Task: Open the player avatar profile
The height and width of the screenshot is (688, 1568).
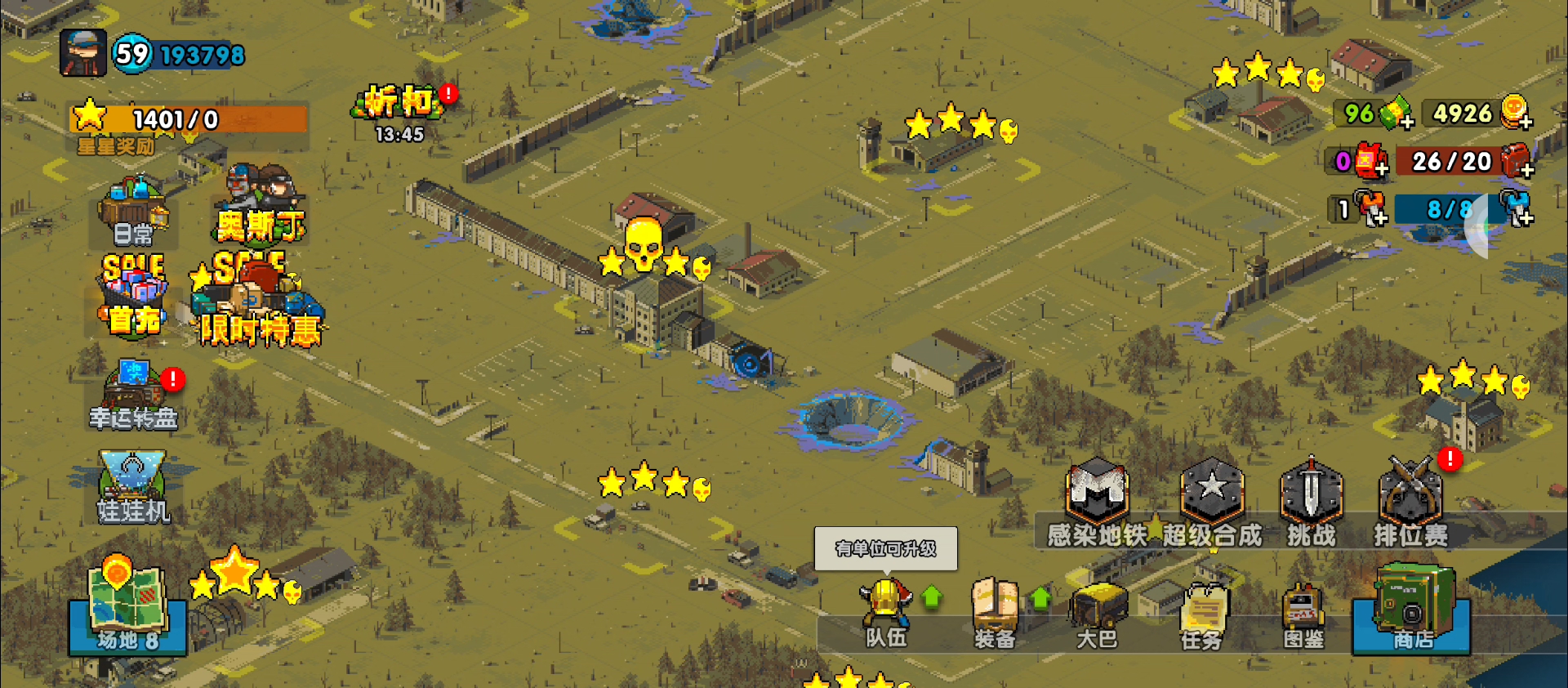Action: pos(83,53)
